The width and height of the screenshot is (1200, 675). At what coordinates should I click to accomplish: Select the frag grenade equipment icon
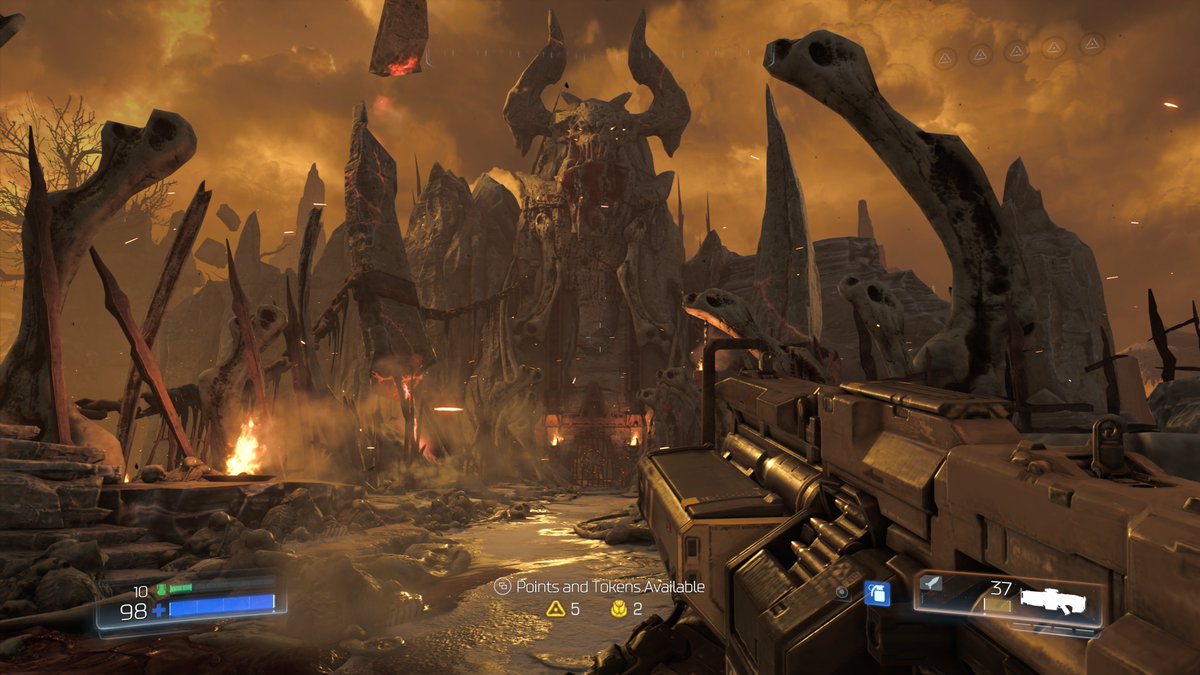tap(876, 593)
